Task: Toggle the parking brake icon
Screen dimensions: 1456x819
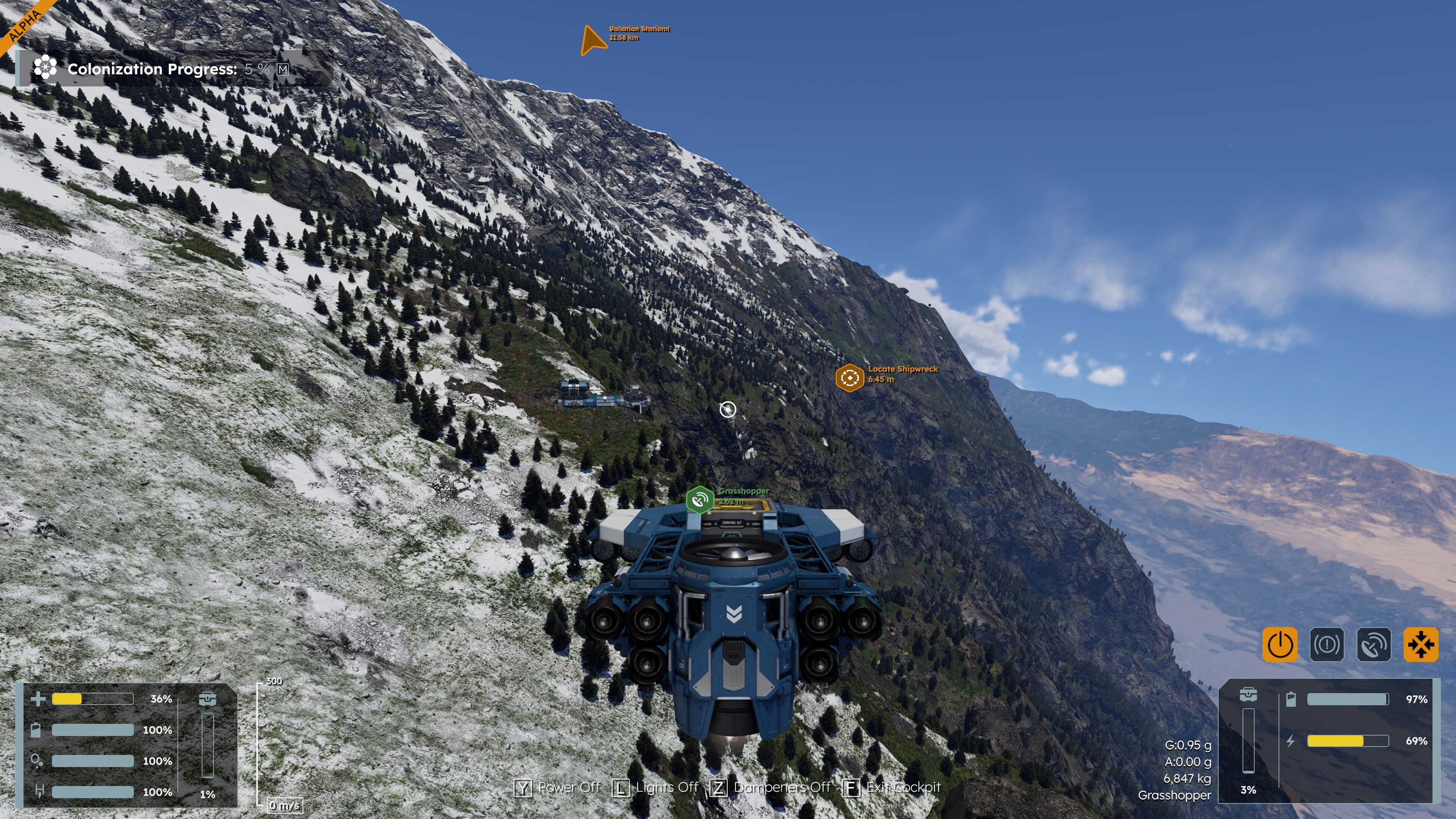Action: pyautogui.click(x=1327, y=644)
